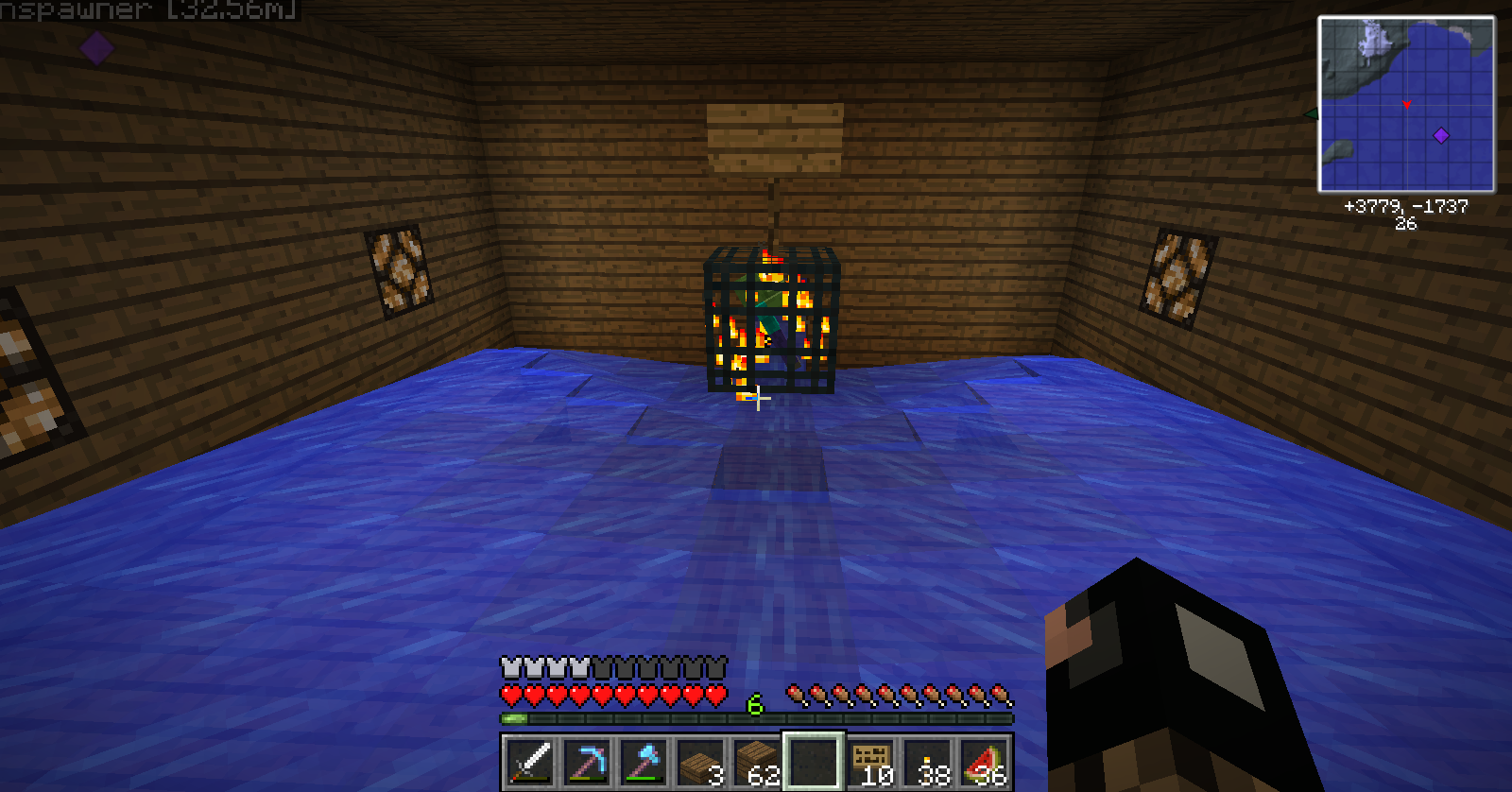Select the iron sword hotbar slot
This screenshot has width=1512, height=792.
530,762
